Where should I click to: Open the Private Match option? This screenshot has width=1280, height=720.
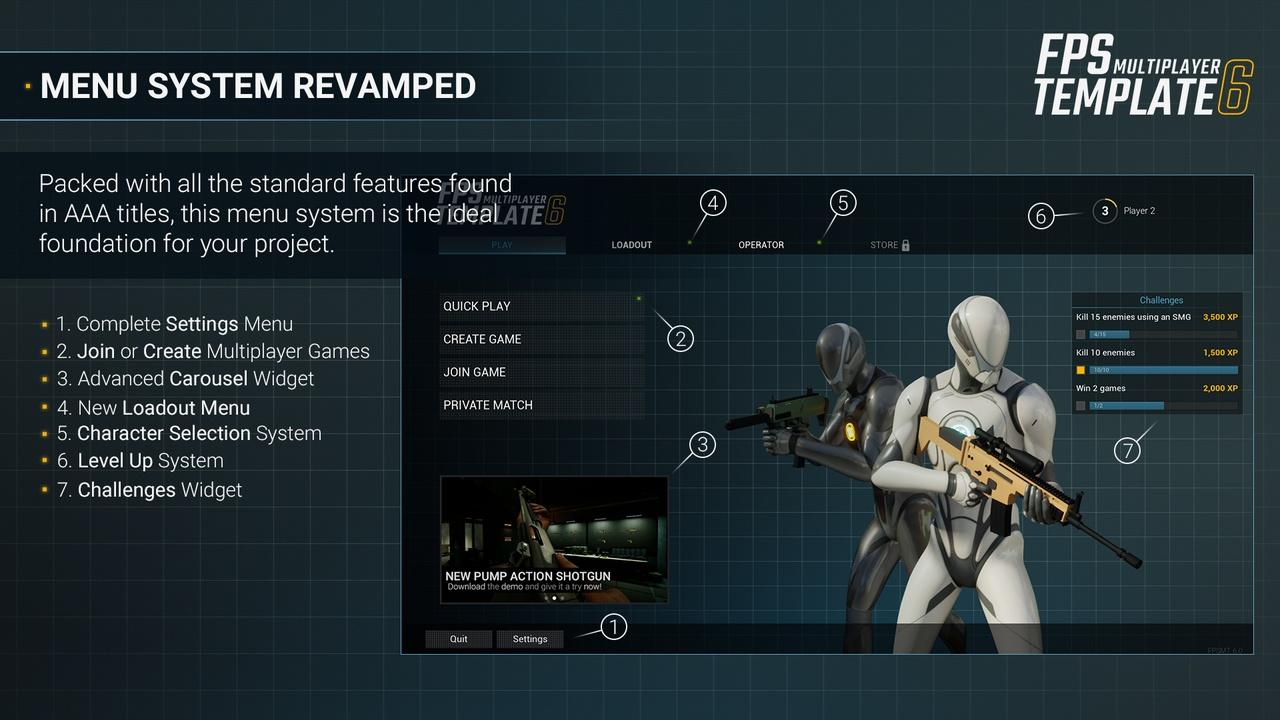point(541,405)
